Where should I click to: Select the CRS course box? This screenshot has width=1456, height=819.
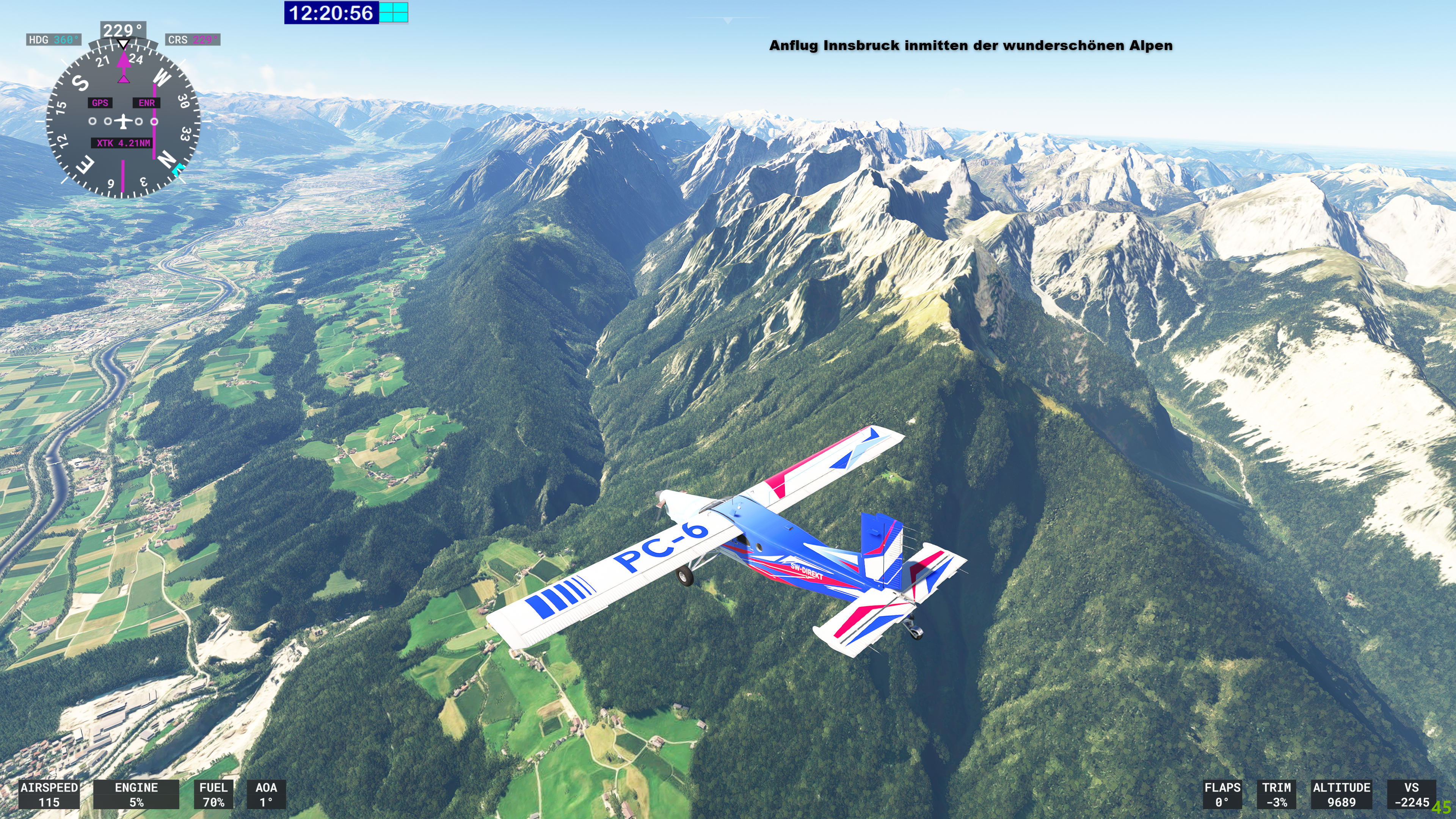[193, 39]
